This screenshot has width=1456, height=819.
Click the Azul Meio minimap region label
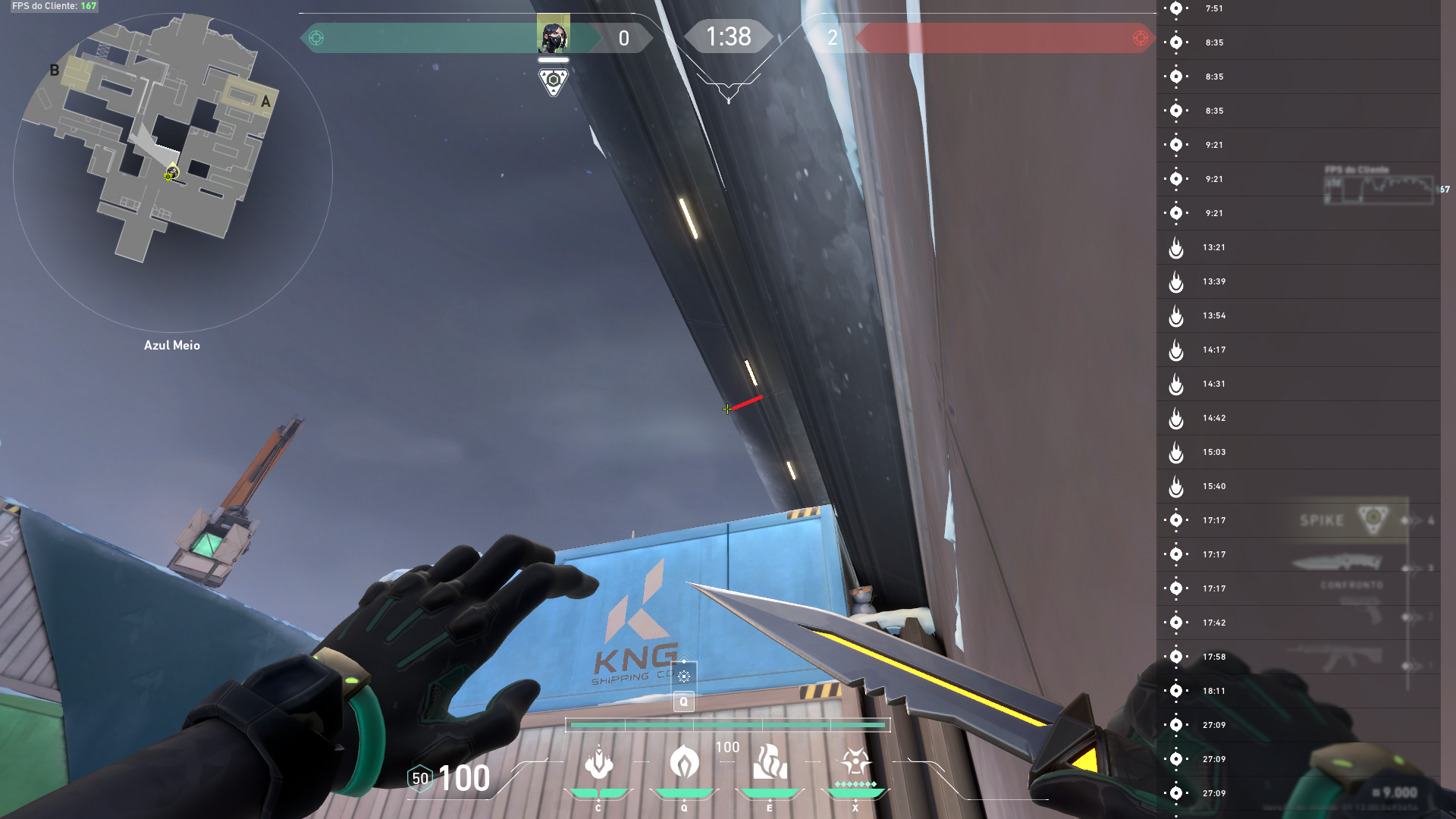pyautogui.click(x=172, y=345)
